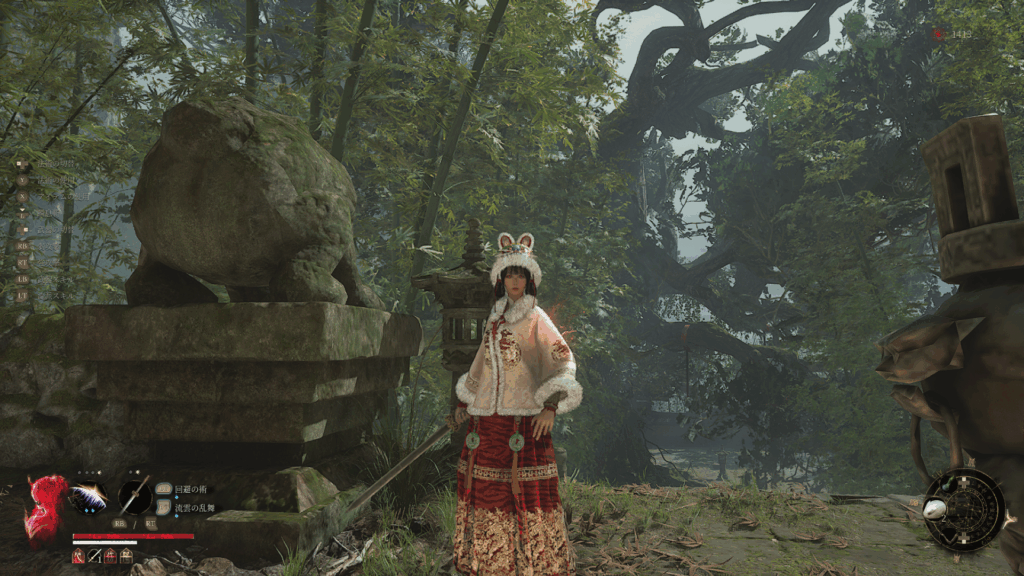Click the 流雲の乱舞 skill label
Image resolution: width=1024 pixels, height=576 pixels.
point(195,506)
